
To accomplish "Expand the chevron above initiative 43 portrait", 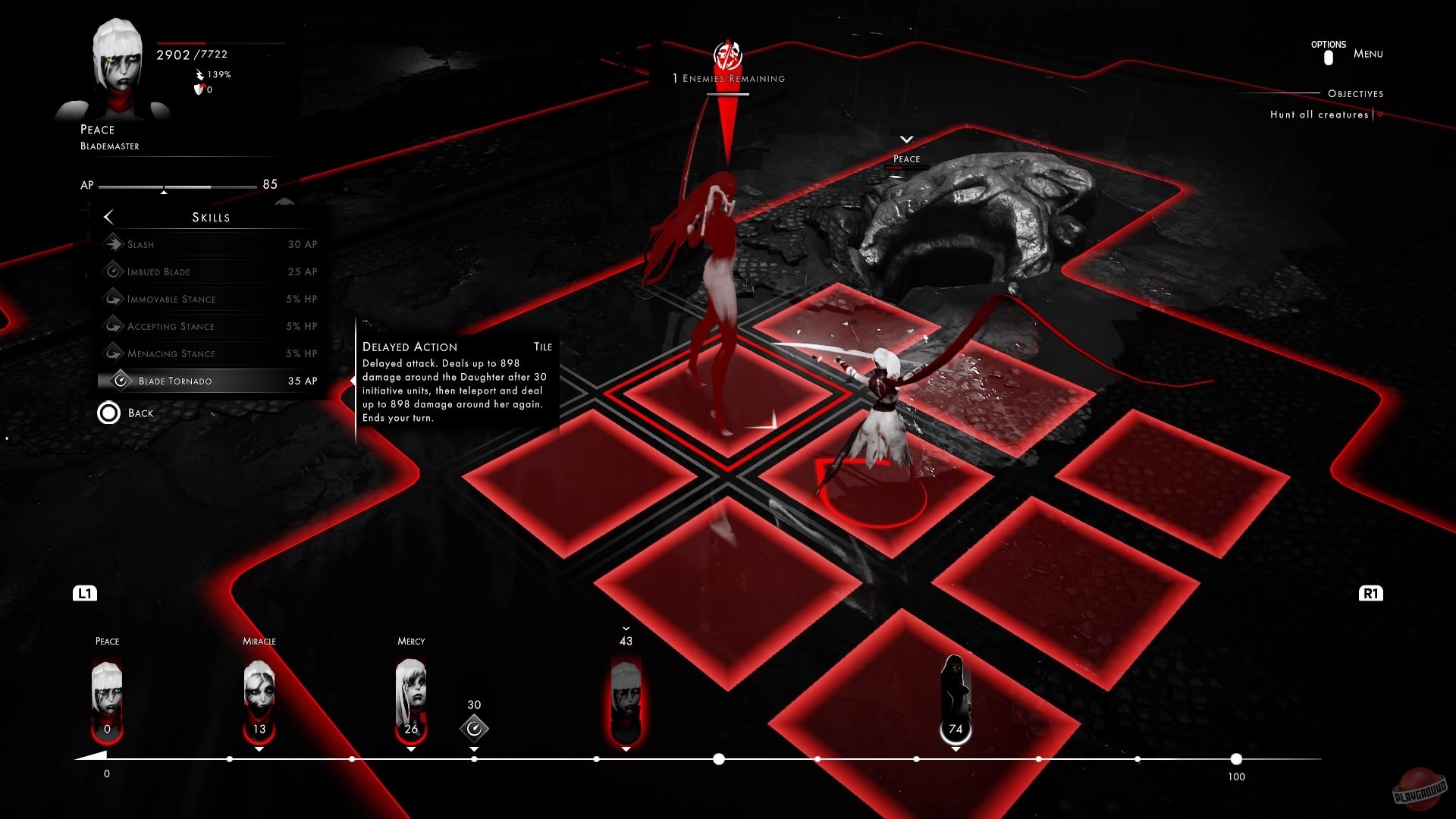I will (x=626, y=629).
